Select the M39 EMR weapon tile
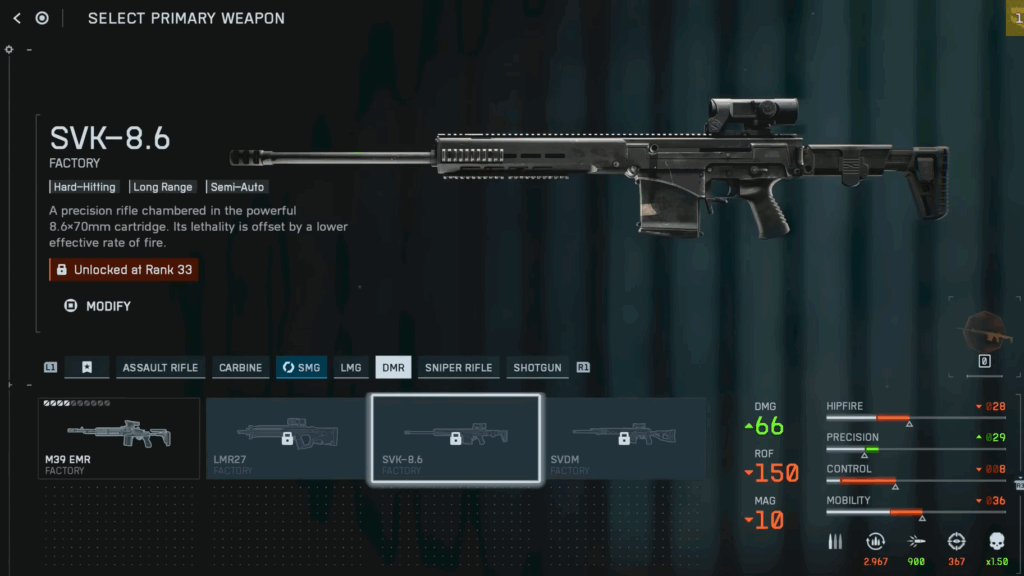Image resolution: width=1024 pixels, height=576 pixels. point(119,438)
